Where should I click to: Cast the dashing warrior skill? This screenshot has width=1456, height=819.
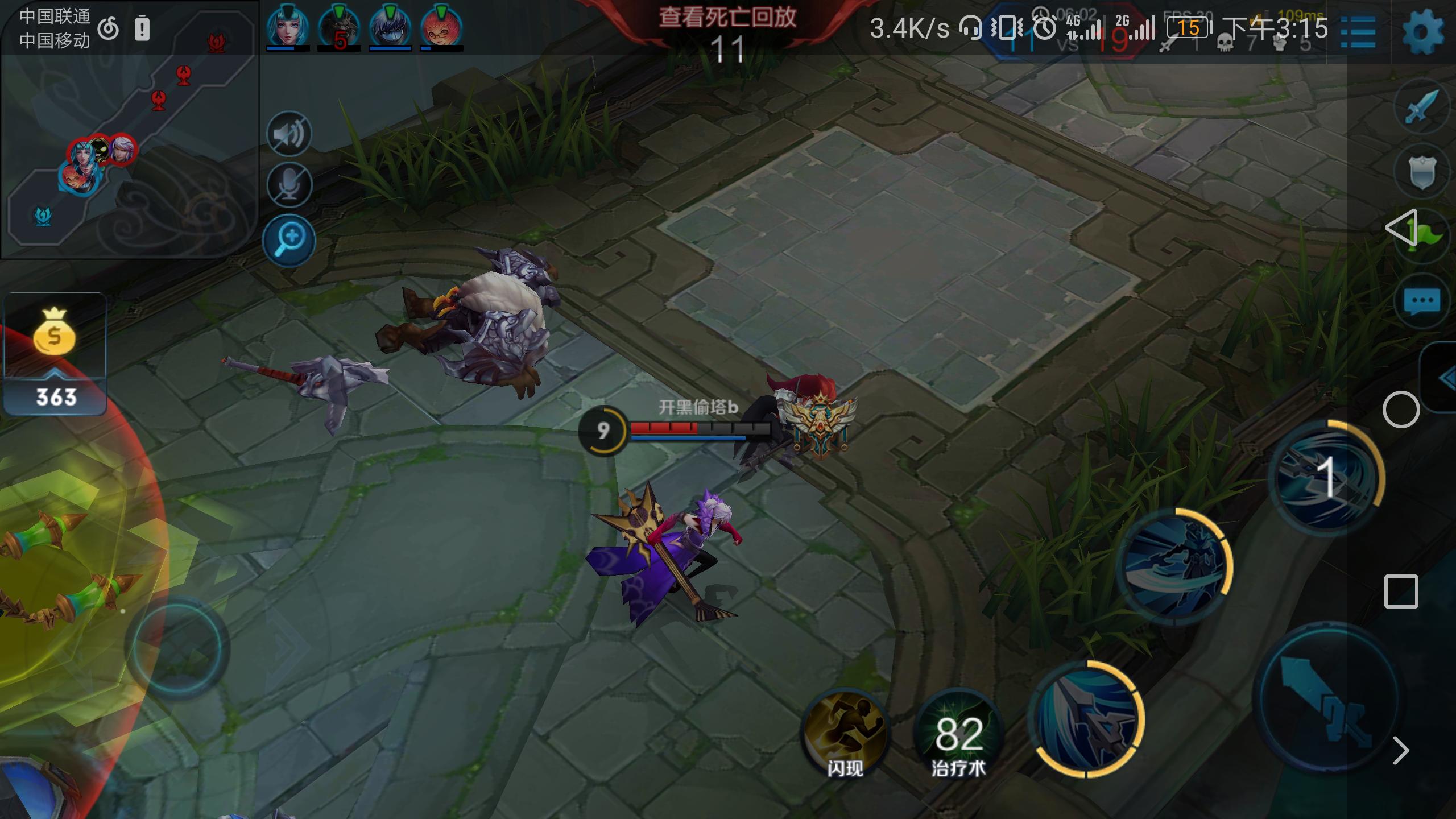[x=1174, y=566]
